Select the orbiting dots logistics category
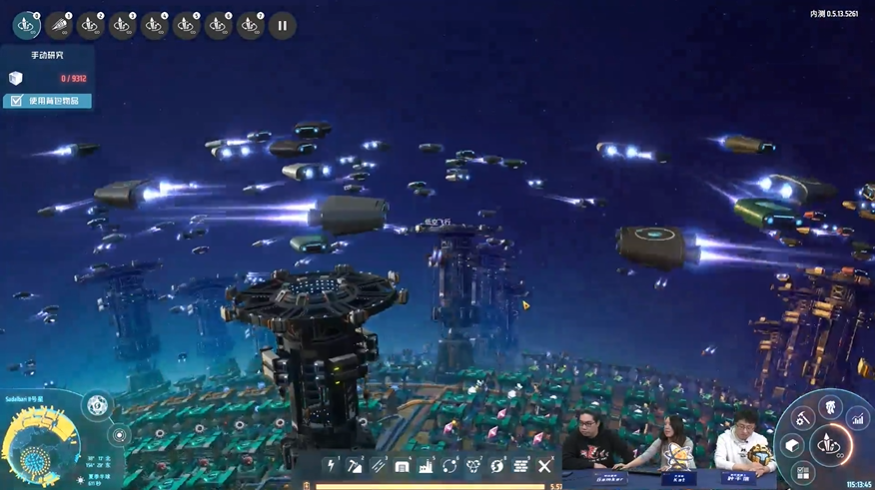The image size is (875, 490). [x=450, y=466]
